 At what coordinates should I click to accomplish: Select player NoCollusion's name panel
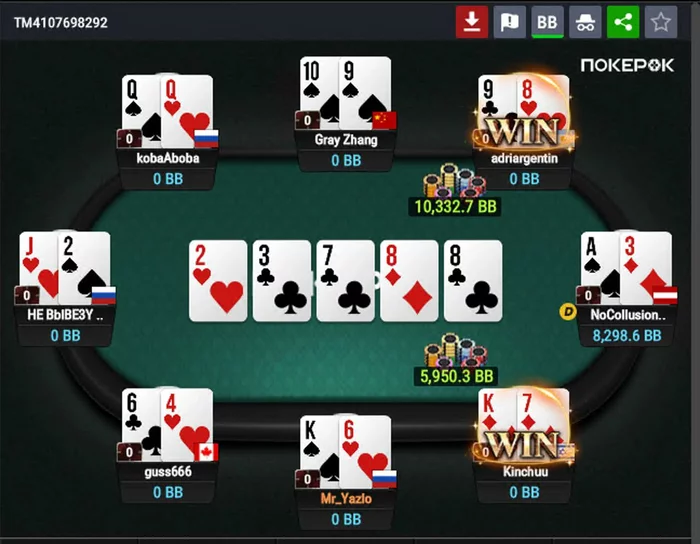(x=627, y=314)
